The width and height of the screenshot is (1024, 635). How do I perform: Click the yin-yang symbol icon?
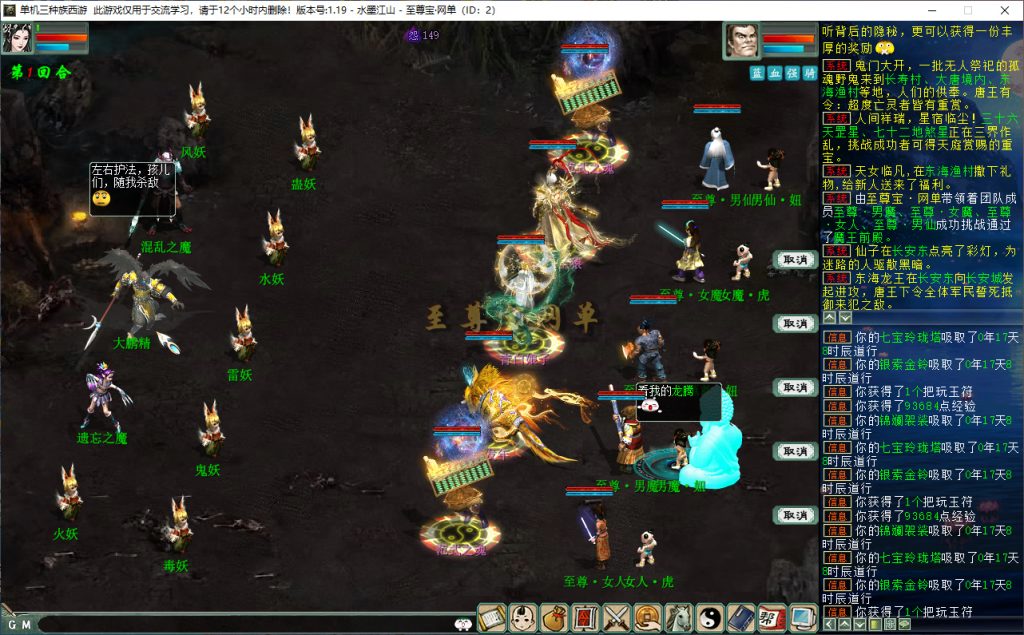pos(709,618)
